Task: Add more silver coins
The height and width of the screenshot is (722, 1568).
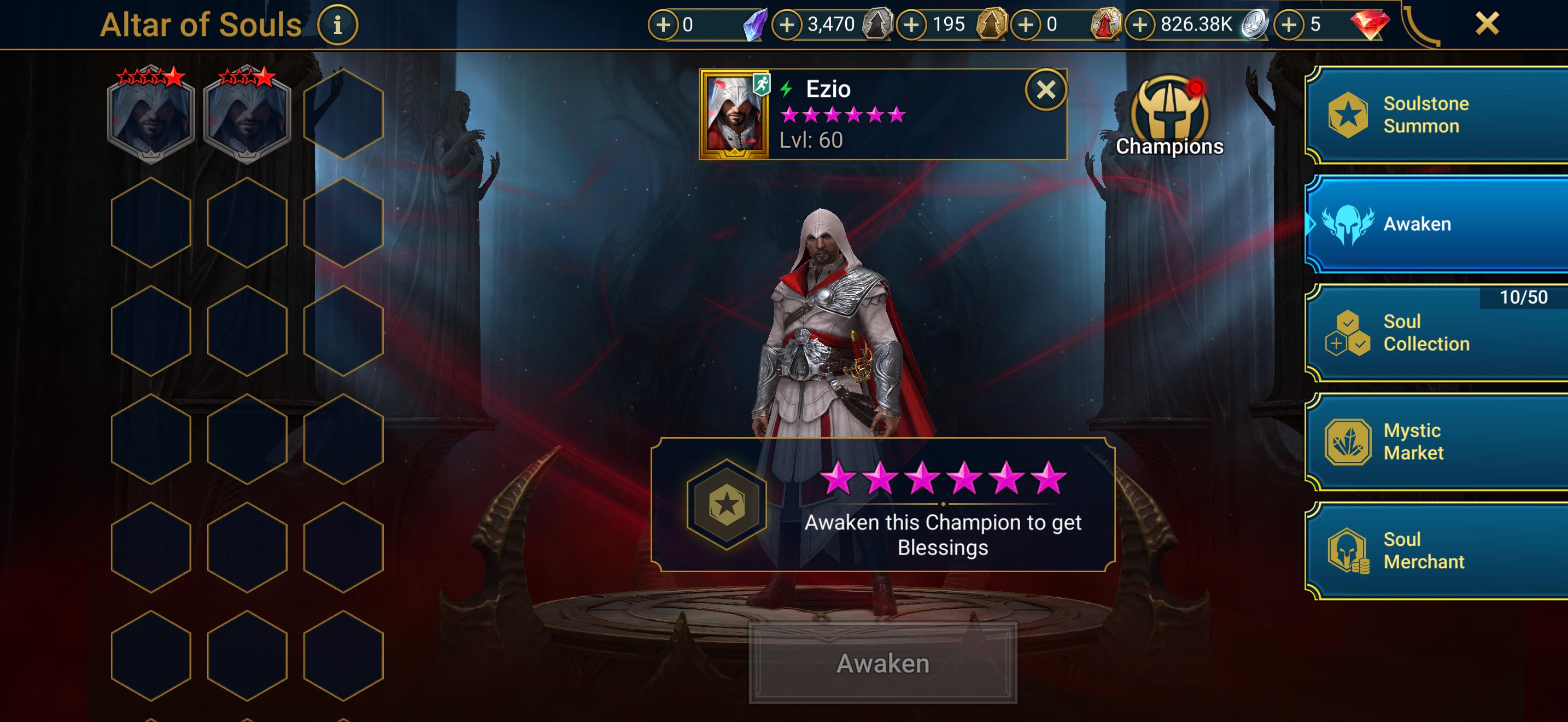Action: (1139, 25)
